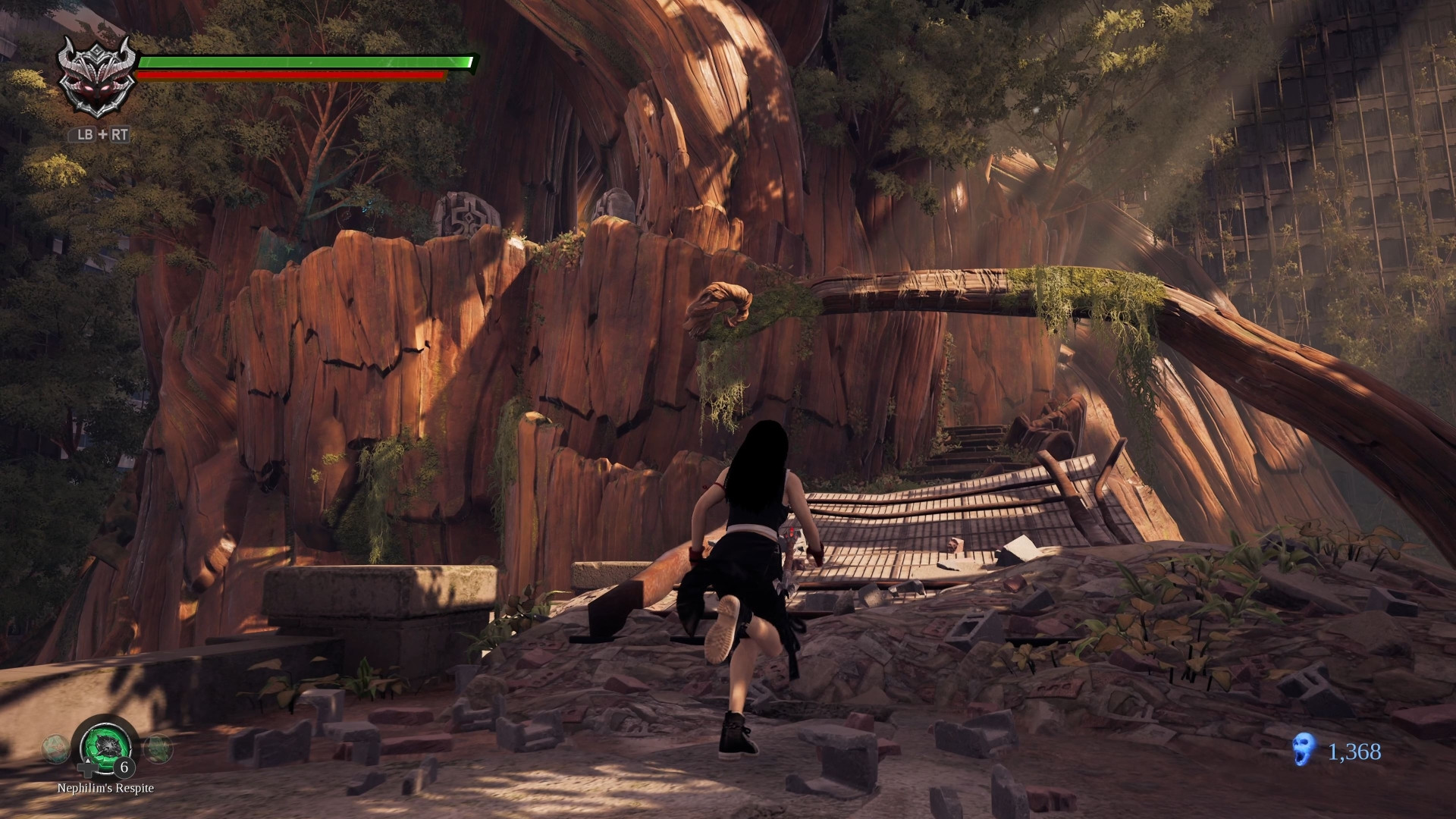Viewport: 1456px width, 819px height.
Task: Toggle the up-arrow item selector
Action: (88, 761)
